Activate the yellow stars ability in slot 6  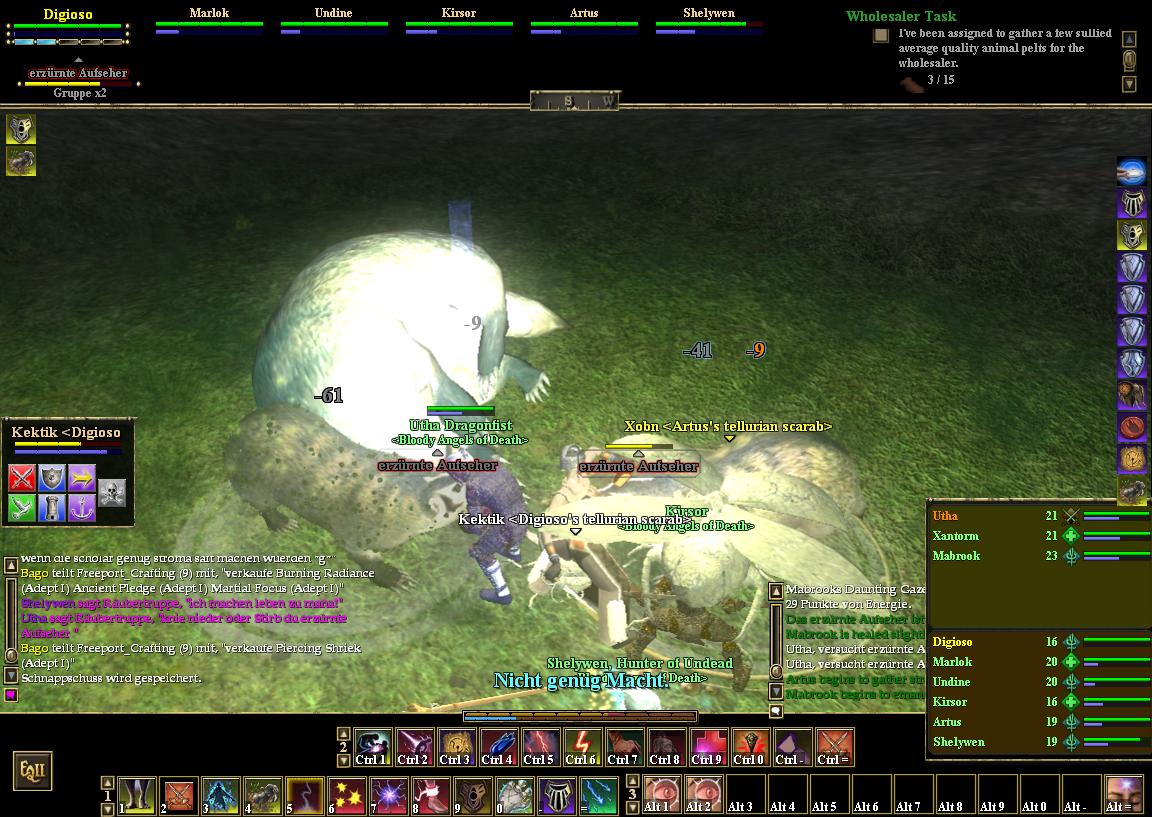coord(347,796)
